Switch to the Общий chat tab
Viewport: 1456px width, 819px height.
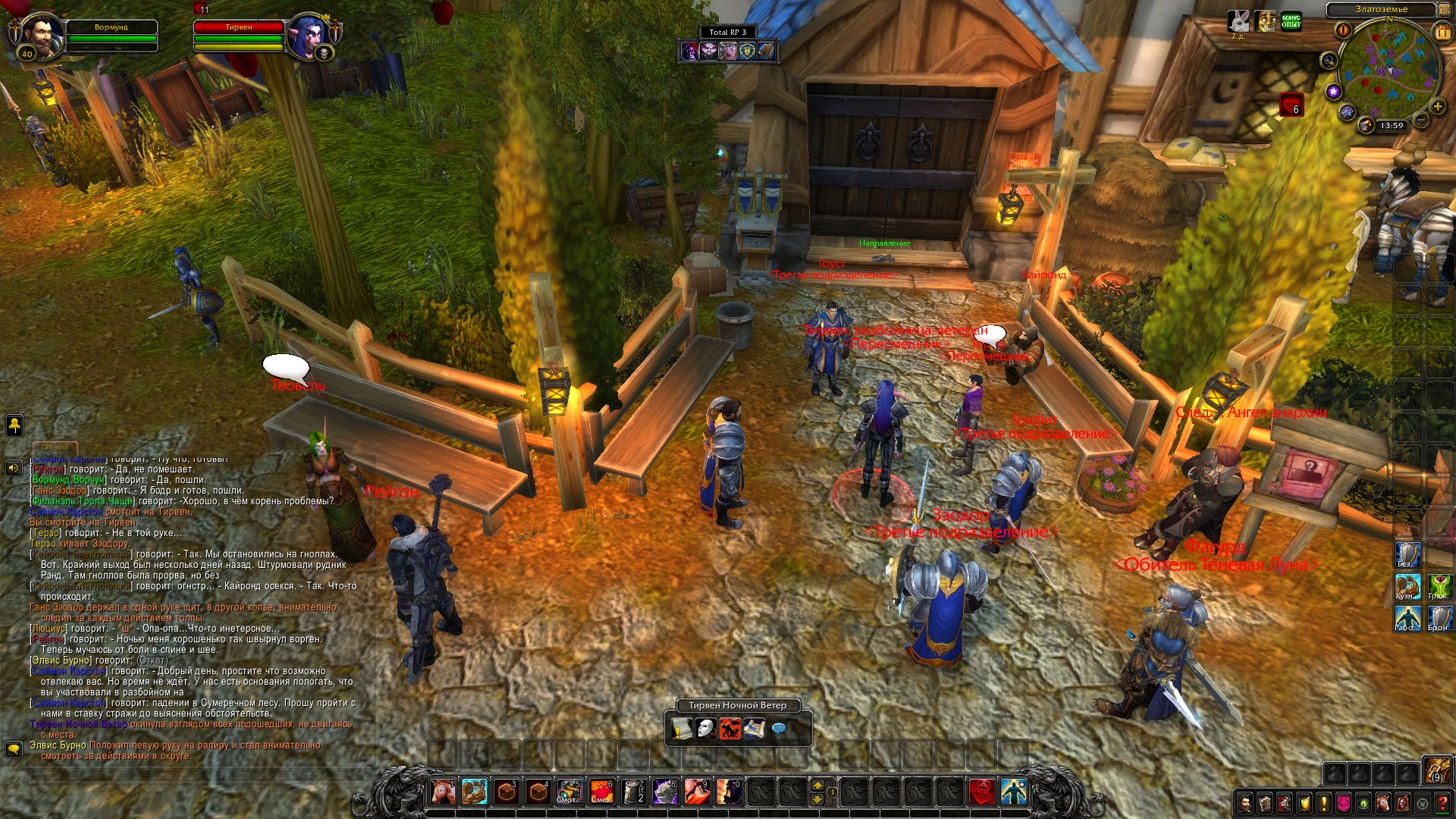55,447
